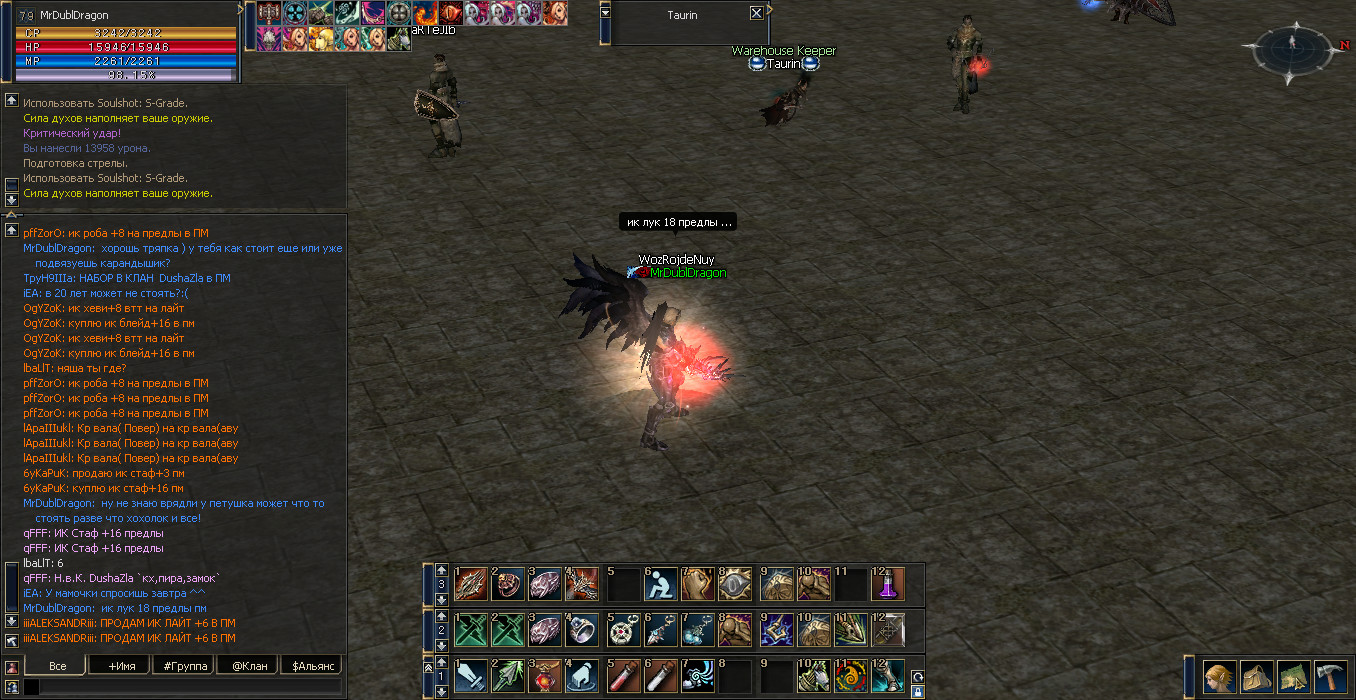Close the Taurin target window
Screen dimensions: 1356x700
[756, 14]
